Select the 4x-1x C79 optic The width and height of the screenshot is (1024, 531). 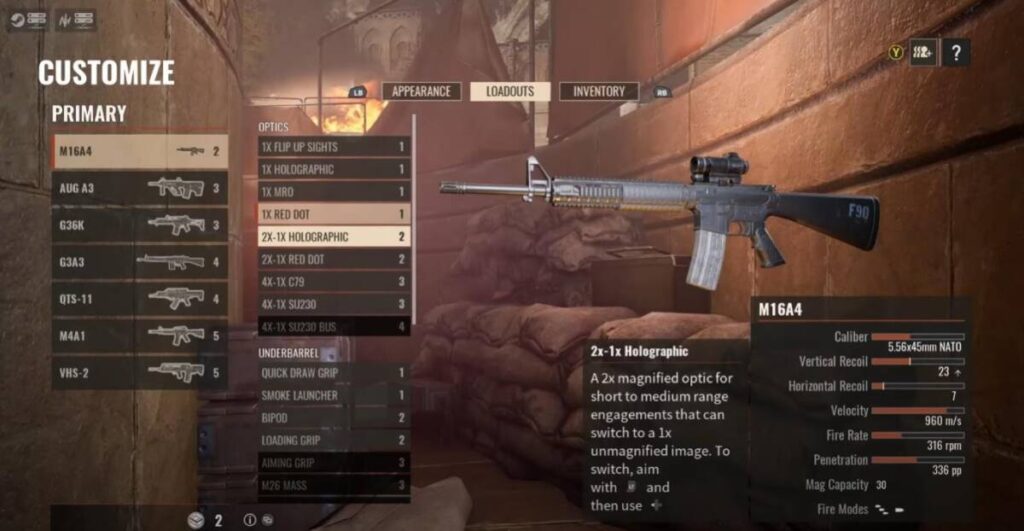(334, 282)
